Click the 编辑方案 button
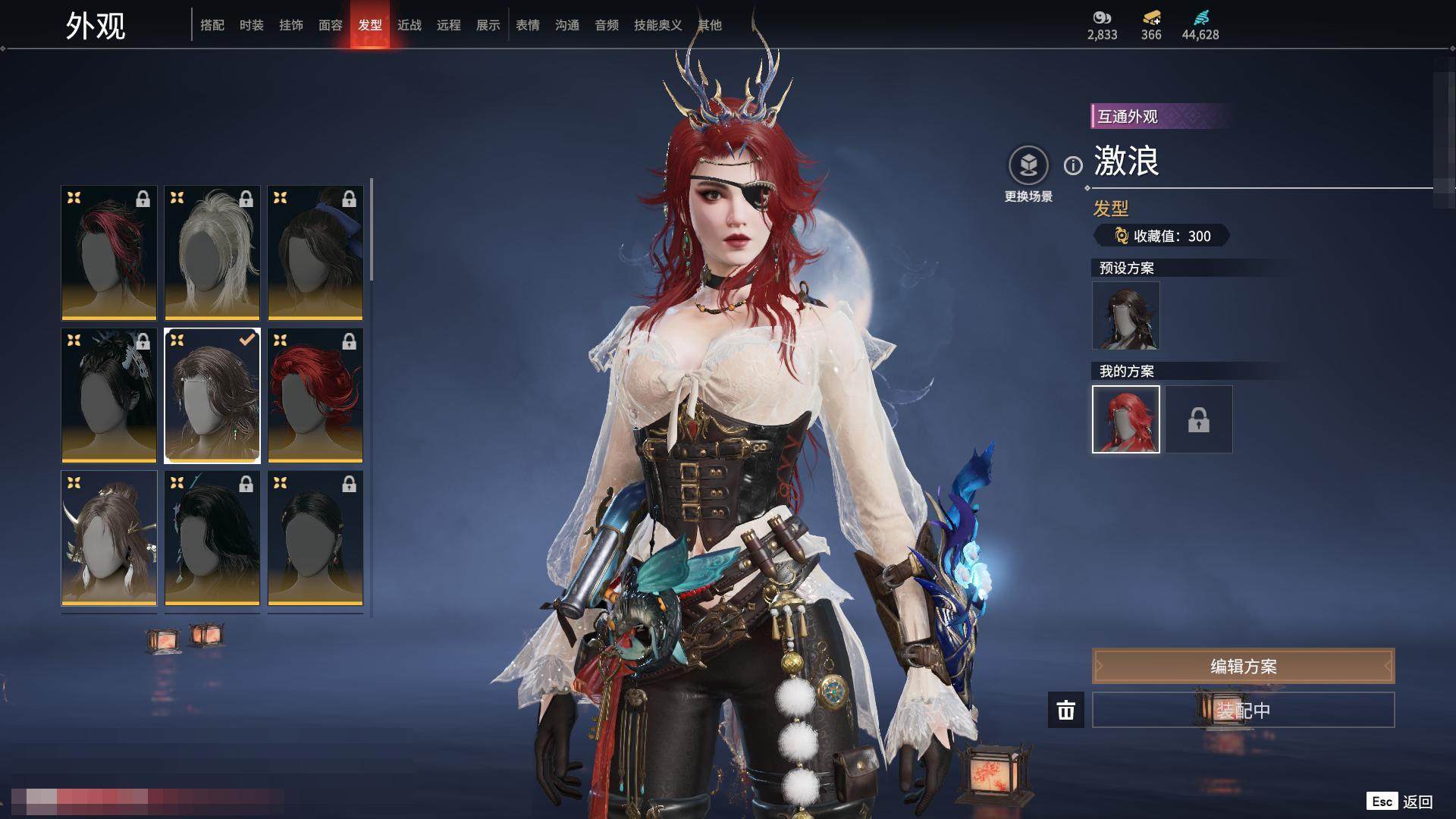Viewport: 1456px width, 819px height. 1243,666
